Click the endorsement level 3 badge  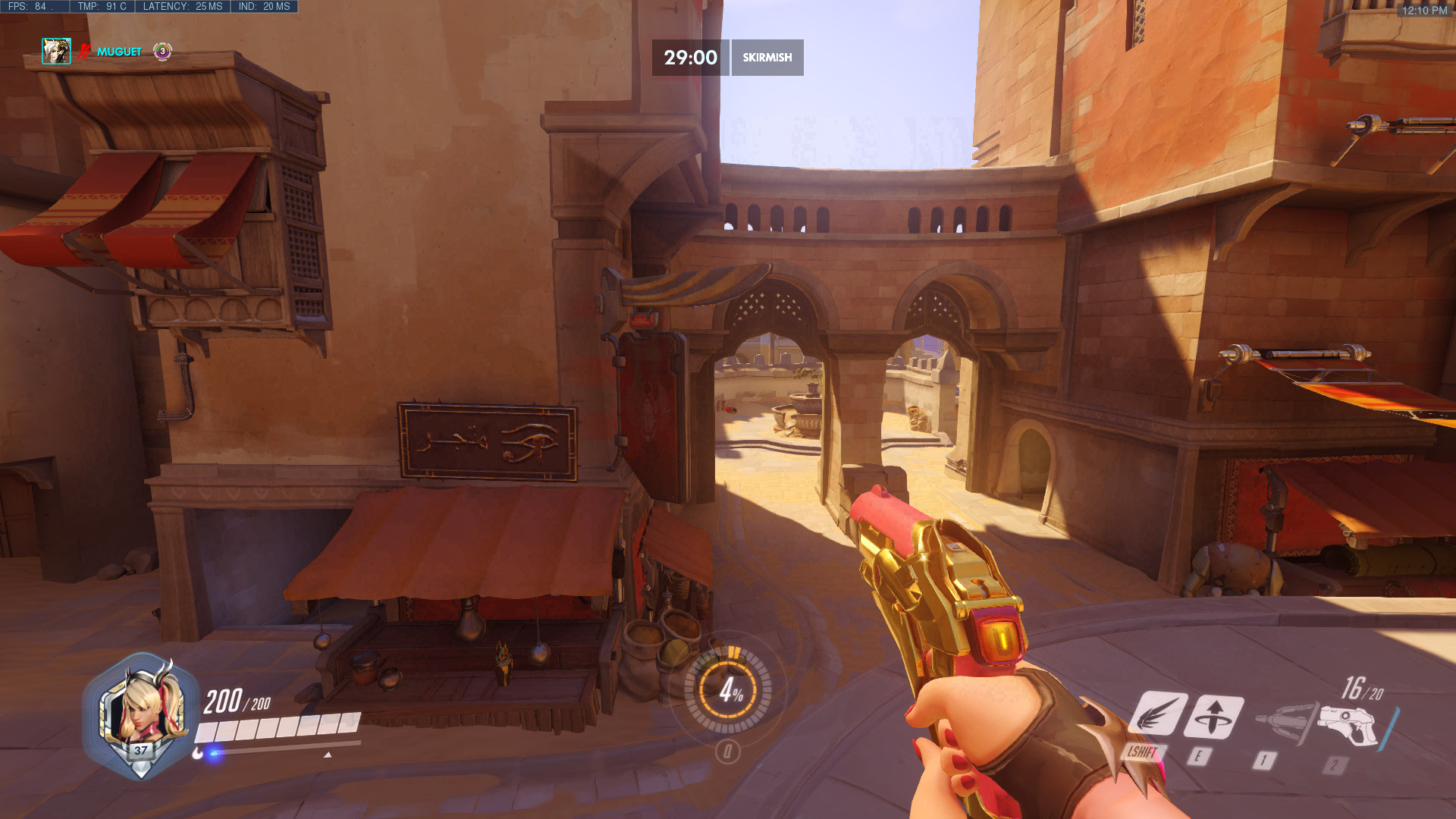[x=161, y=53]
